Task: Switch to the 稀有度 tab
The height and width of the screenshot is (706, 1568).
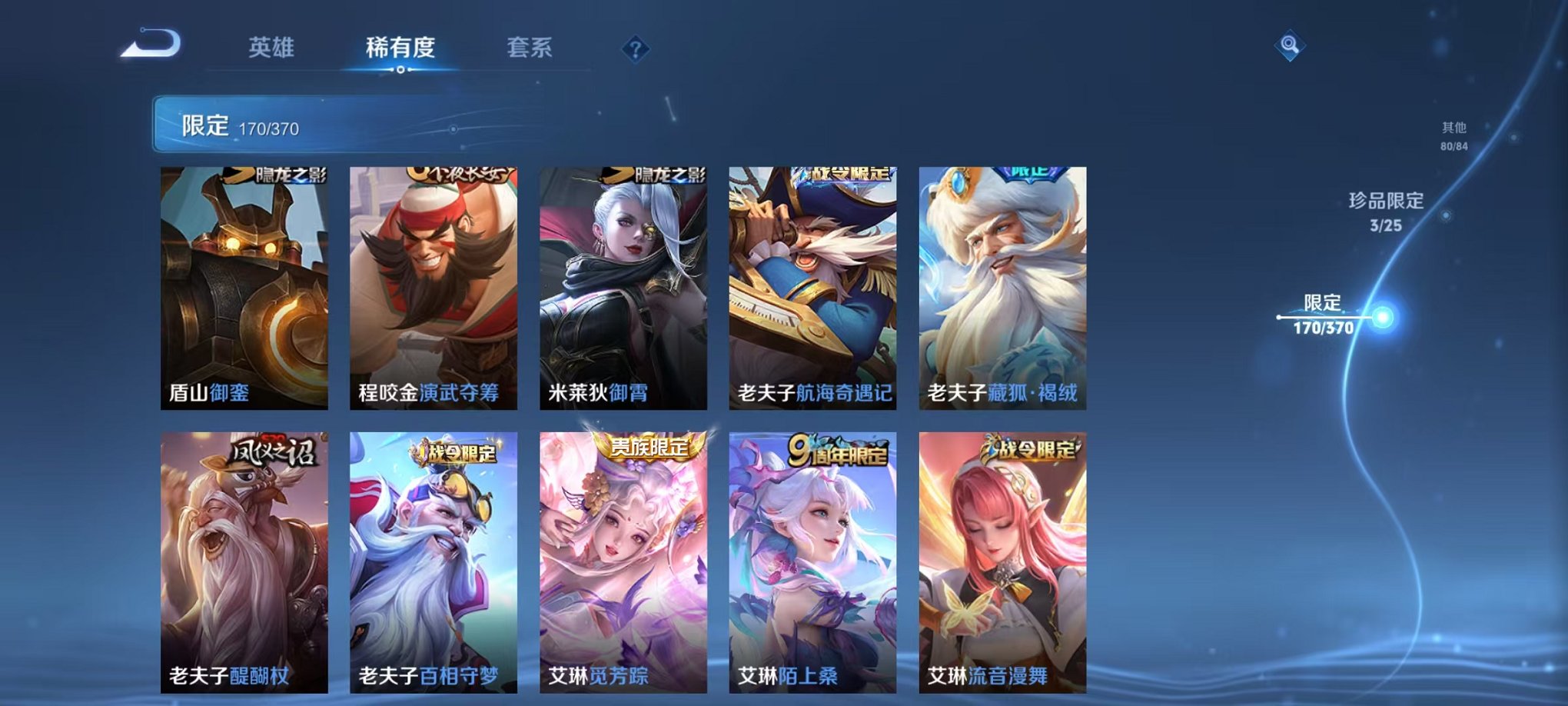Action: (398, 46)
